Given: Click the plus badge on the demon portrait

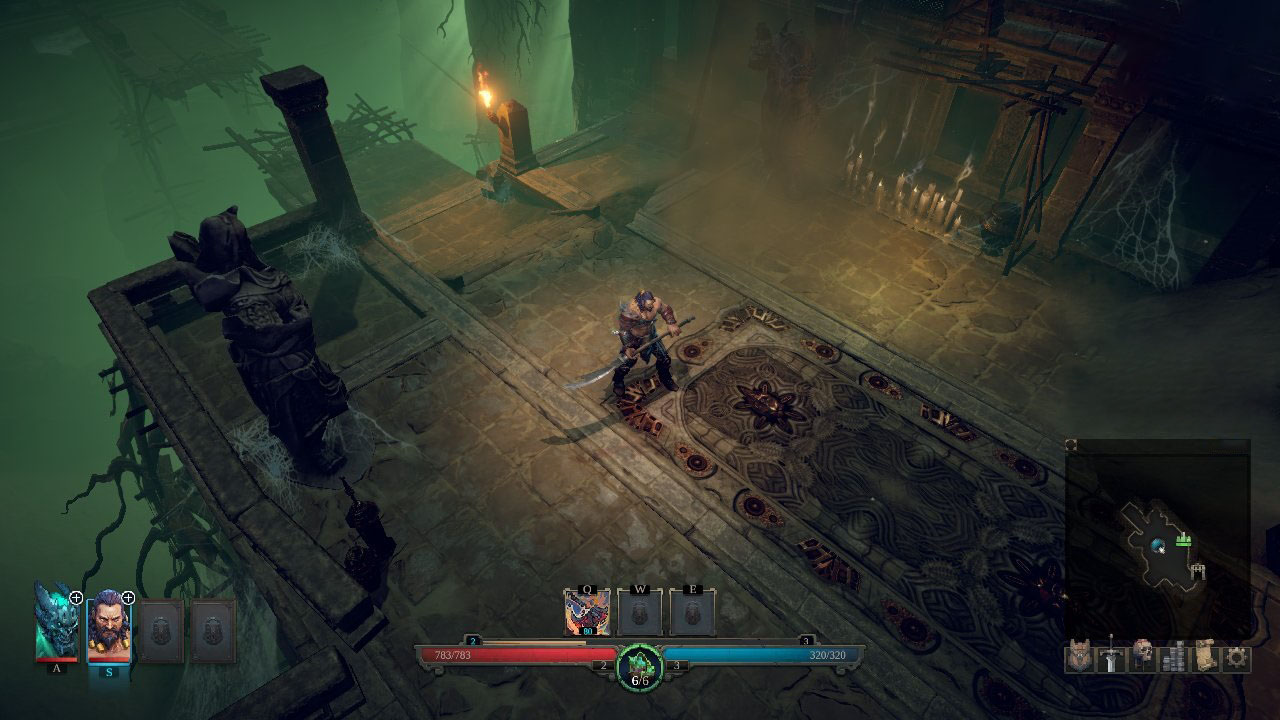Looking at the screenshot, I should click(x=76, y=598).
